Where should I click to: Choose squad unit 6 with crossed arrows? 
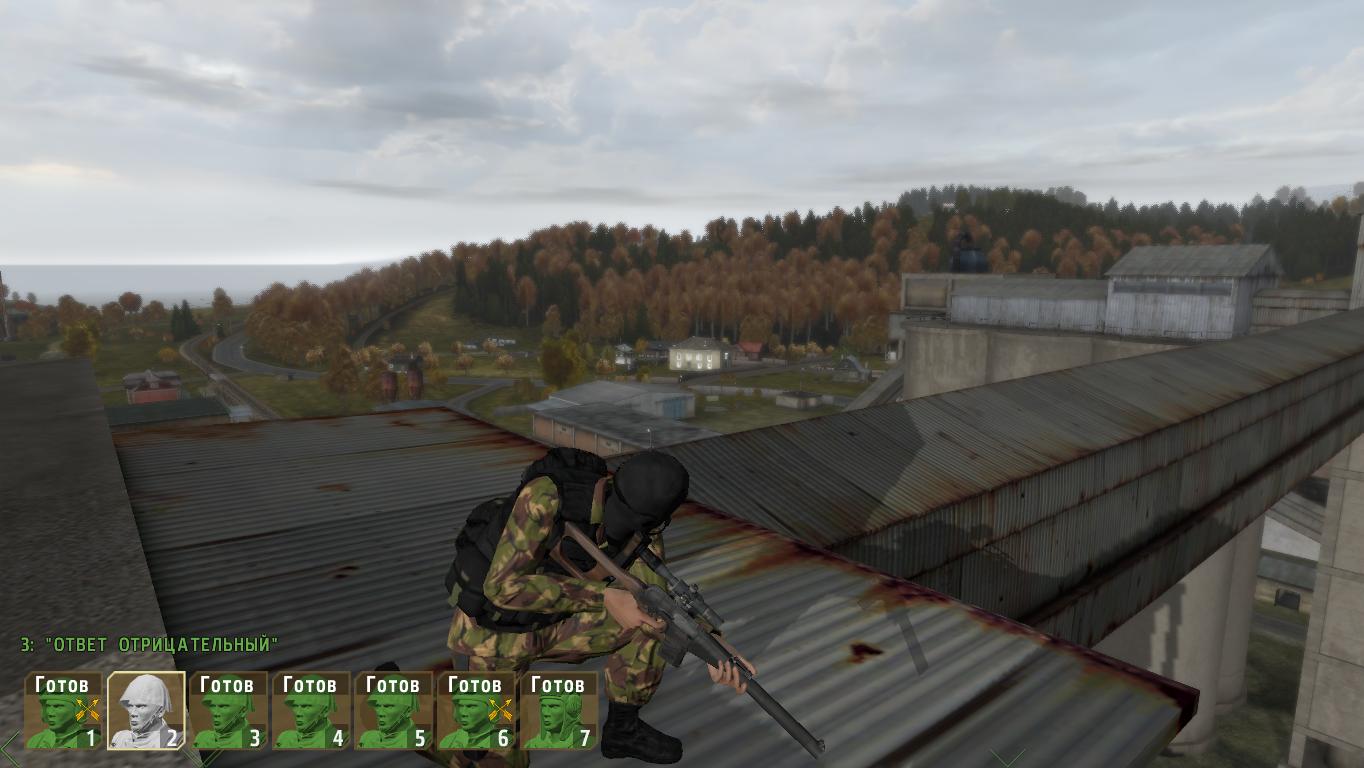[x=476, y=711]
